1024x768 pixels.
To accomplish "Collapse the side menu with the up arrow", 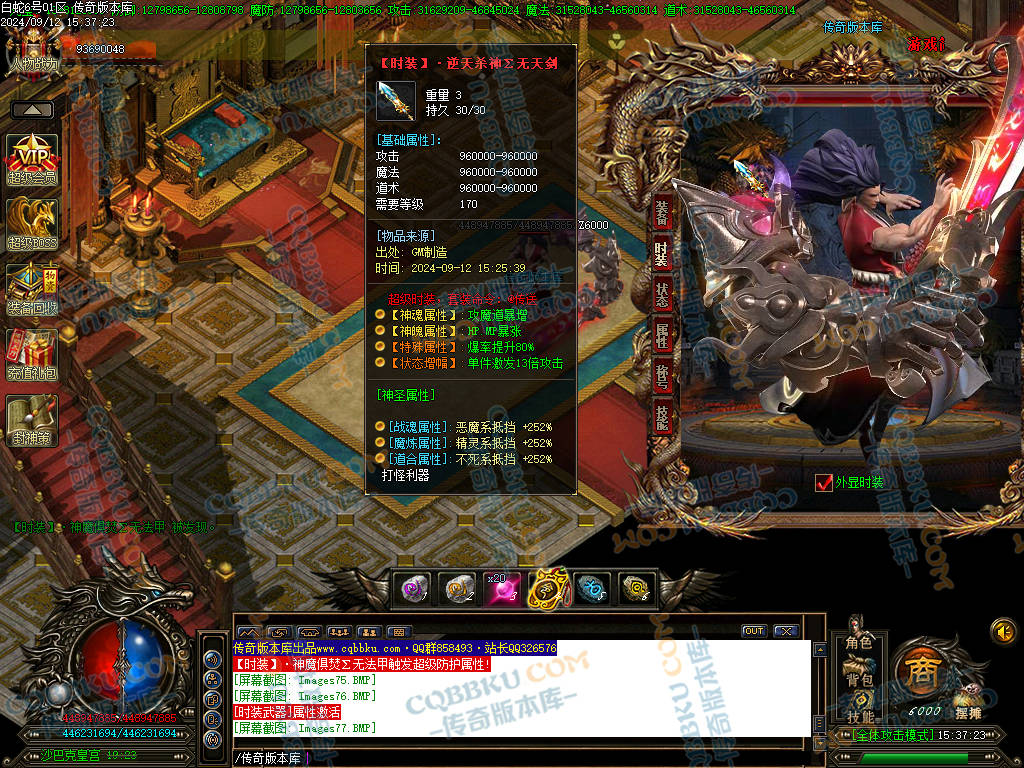I will [x=33, y=110].
